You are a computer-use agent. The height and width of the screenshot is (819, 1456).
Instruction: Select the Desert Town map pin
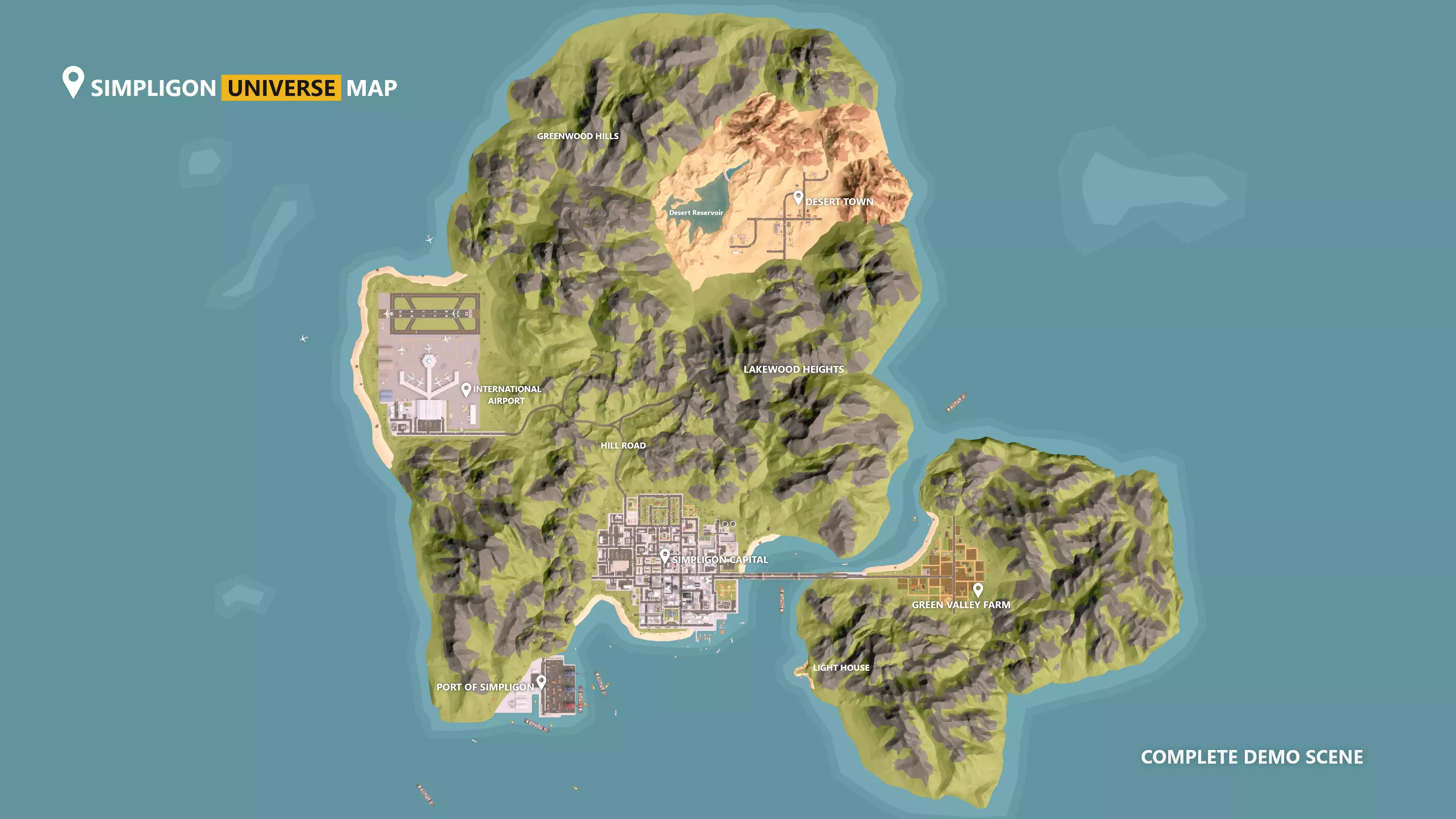798,197
